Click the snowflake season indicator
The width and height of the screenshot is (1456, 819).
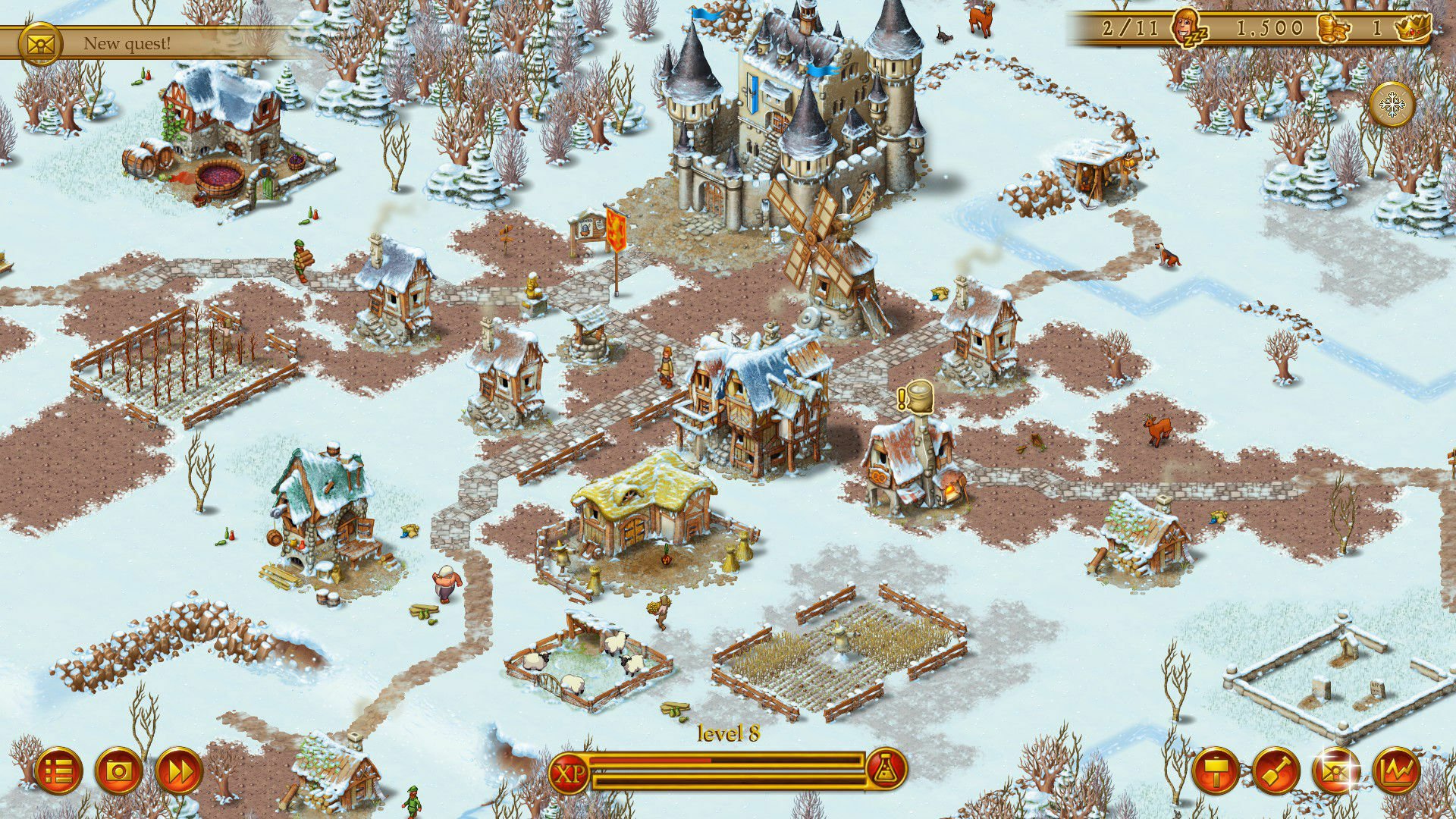tap(1392, 105)
